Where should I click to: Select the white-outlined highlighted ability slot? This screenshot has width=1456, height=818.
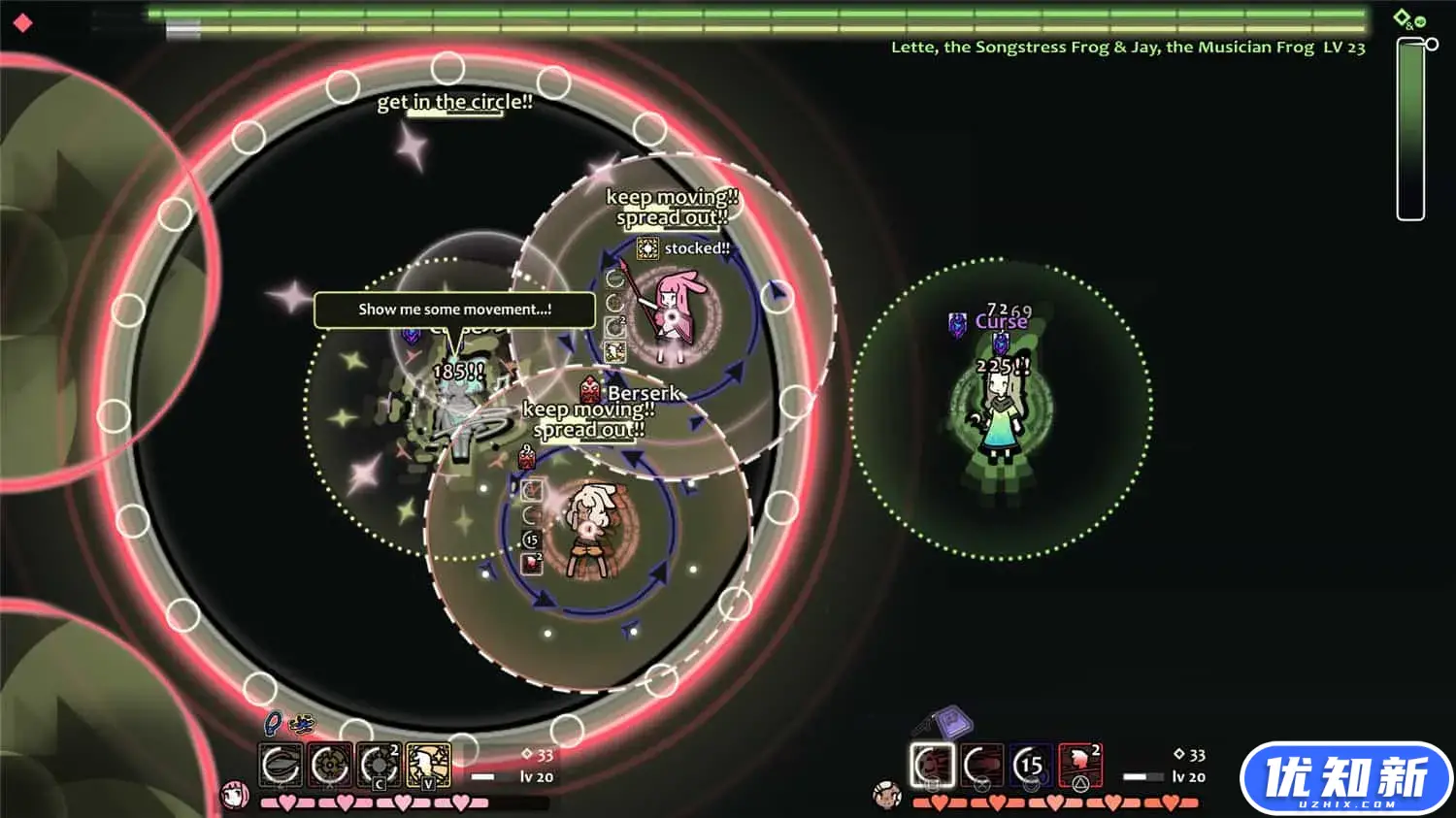[932, 766]
